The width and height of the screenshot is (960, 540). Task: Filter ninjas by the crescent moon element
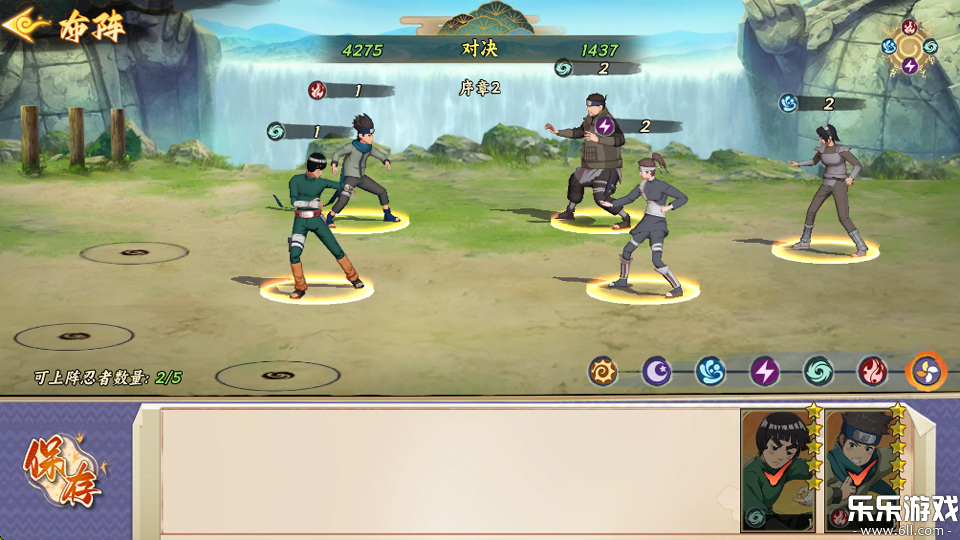656,372
